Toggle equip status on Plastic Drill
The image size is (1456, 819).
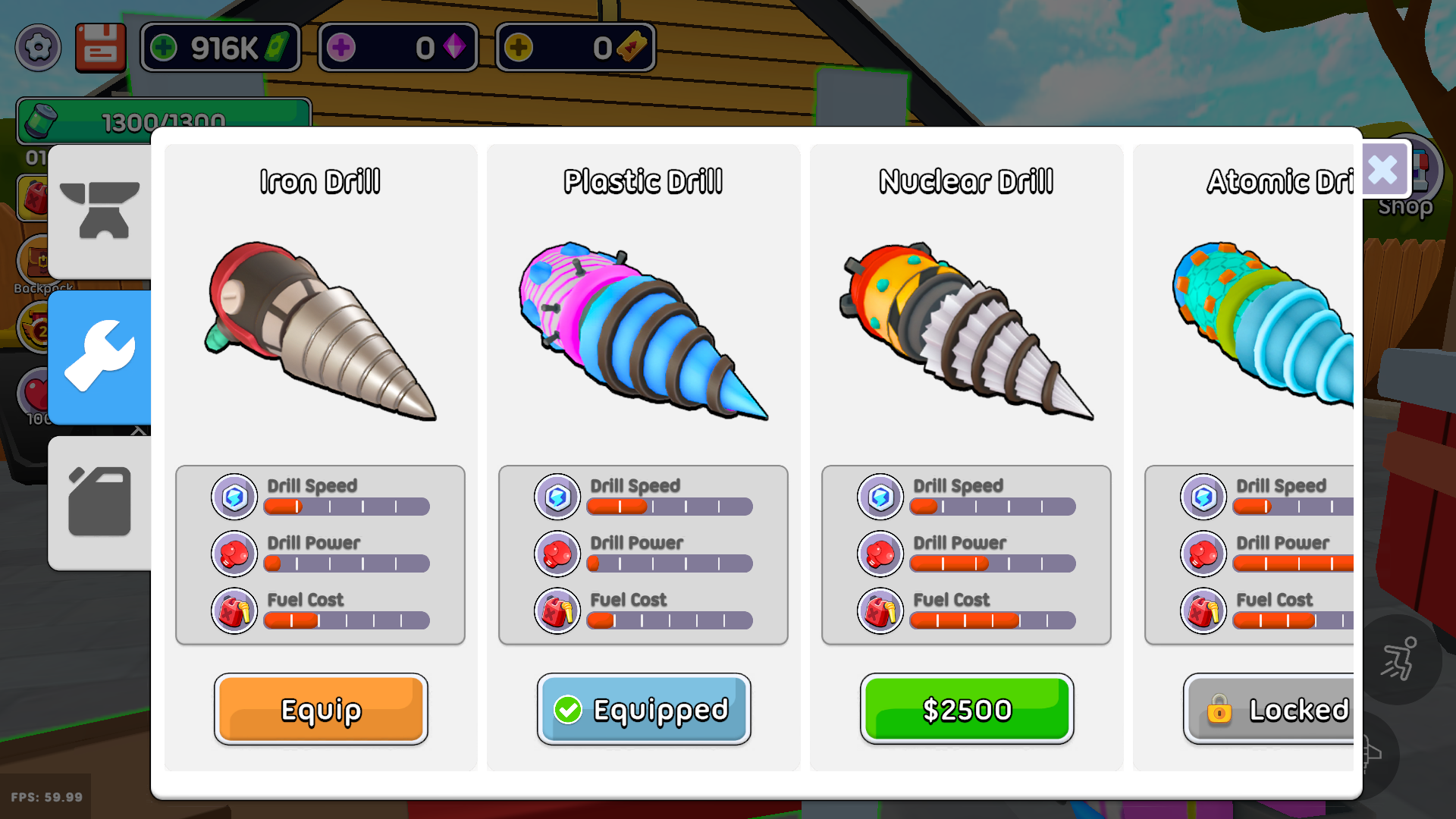643,709
